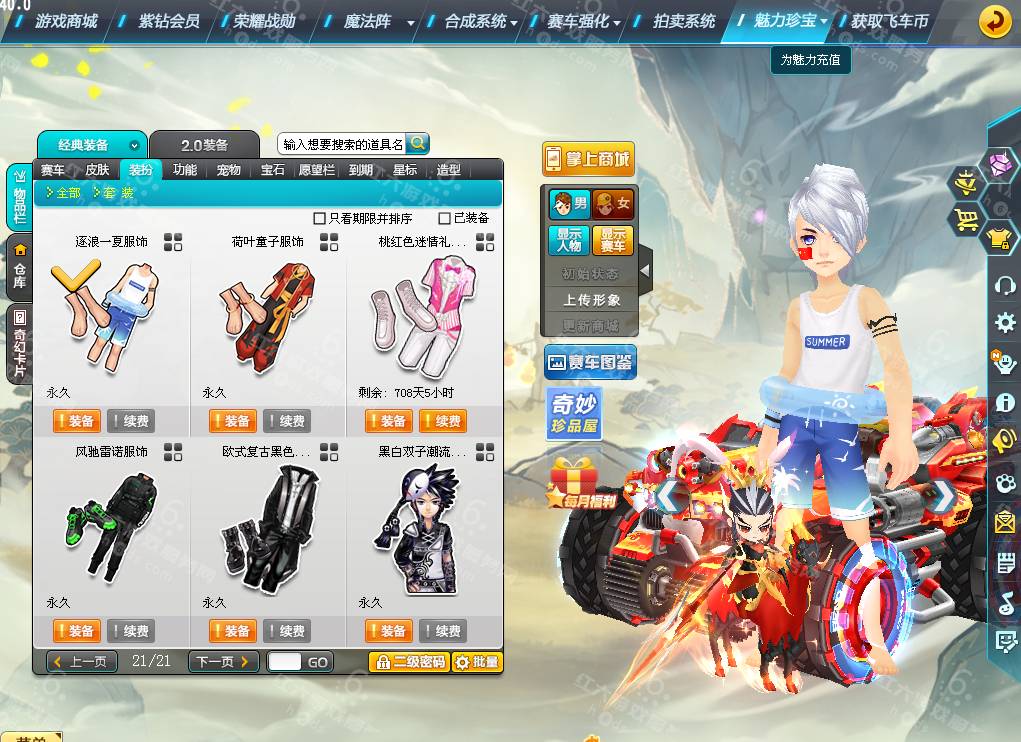The width and height of the screenshot is (1021, 742).
Task: Open the 二级密码 secondary password button
Action: point(408,662)
